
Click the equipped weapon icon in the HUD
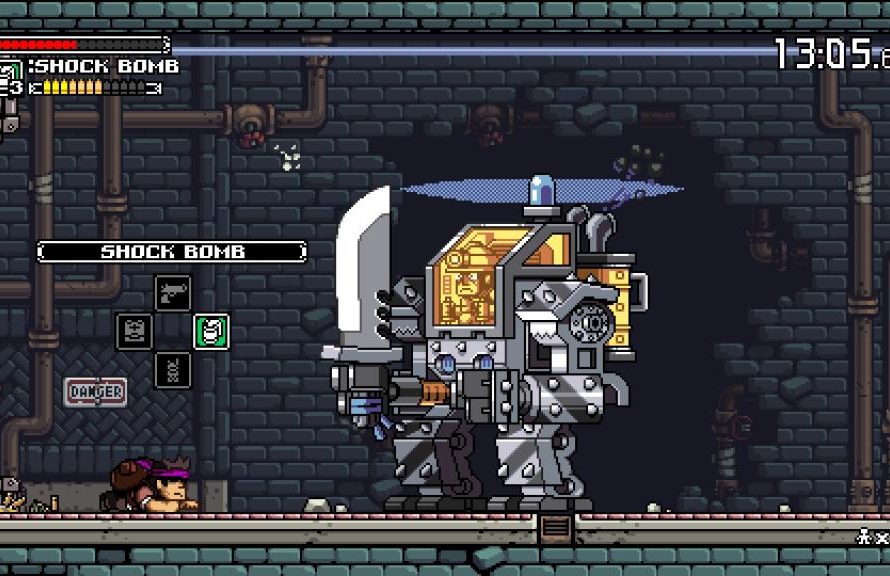11,70
